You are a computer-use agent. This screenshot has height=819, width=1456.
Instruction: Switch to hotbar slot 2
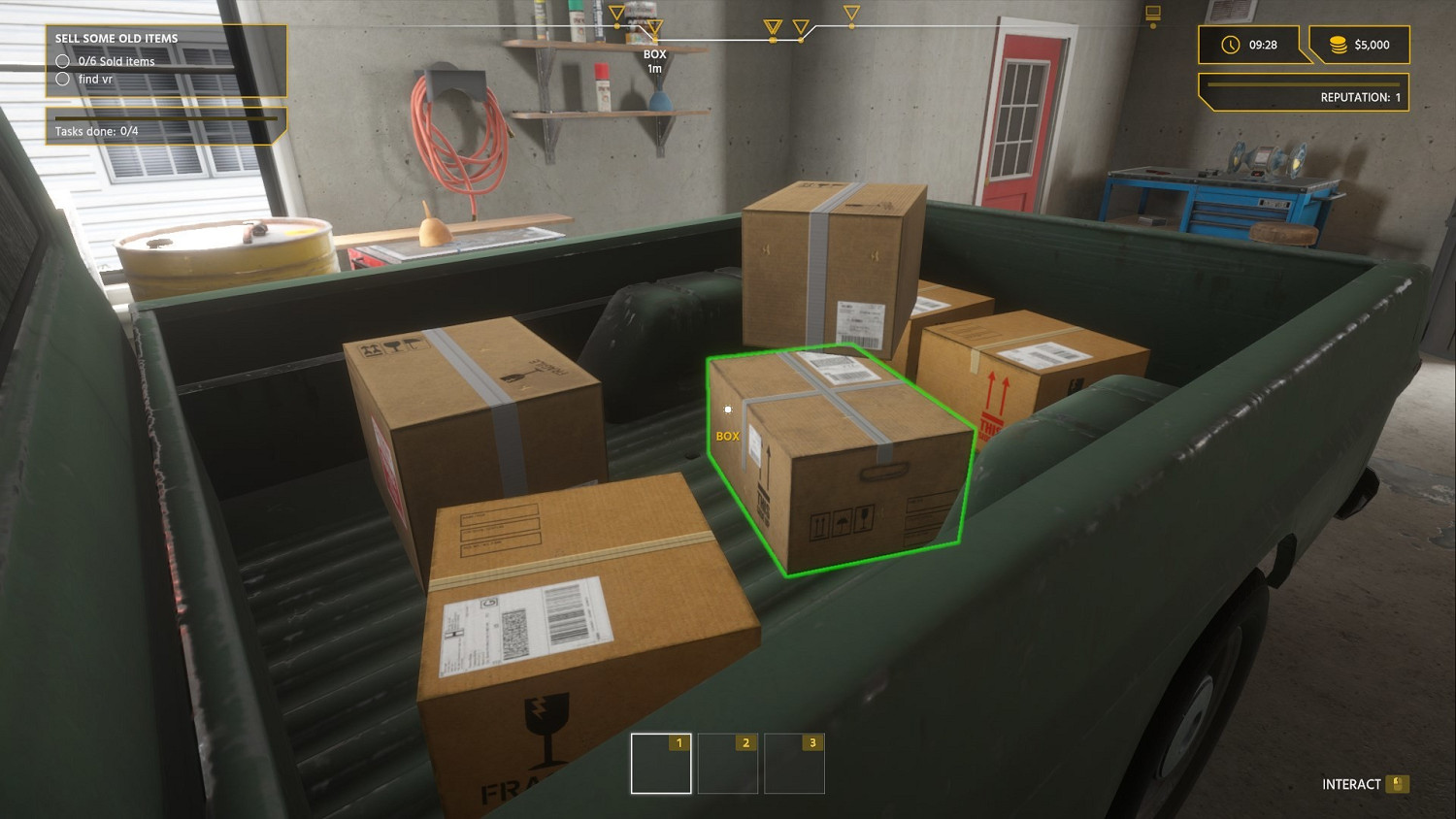tap(727, 763)
